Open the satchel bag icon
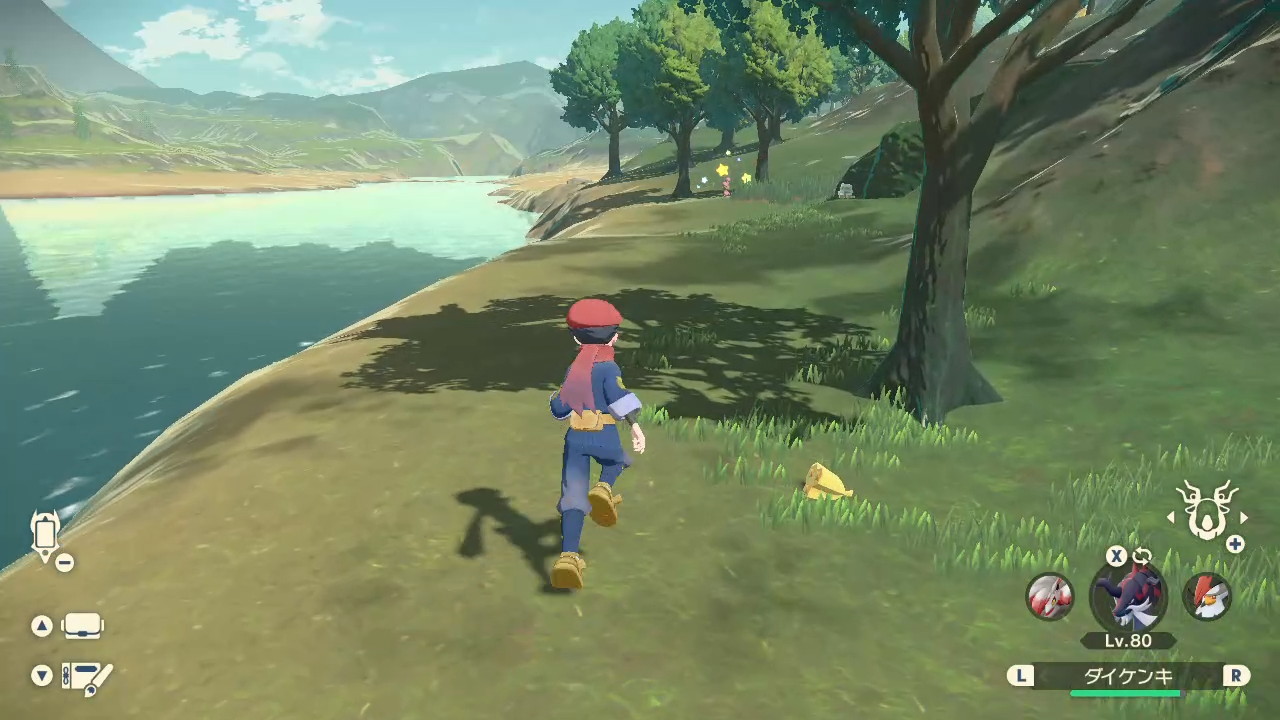Screen dimensions: 1280x720 click(x=82, y=625)
